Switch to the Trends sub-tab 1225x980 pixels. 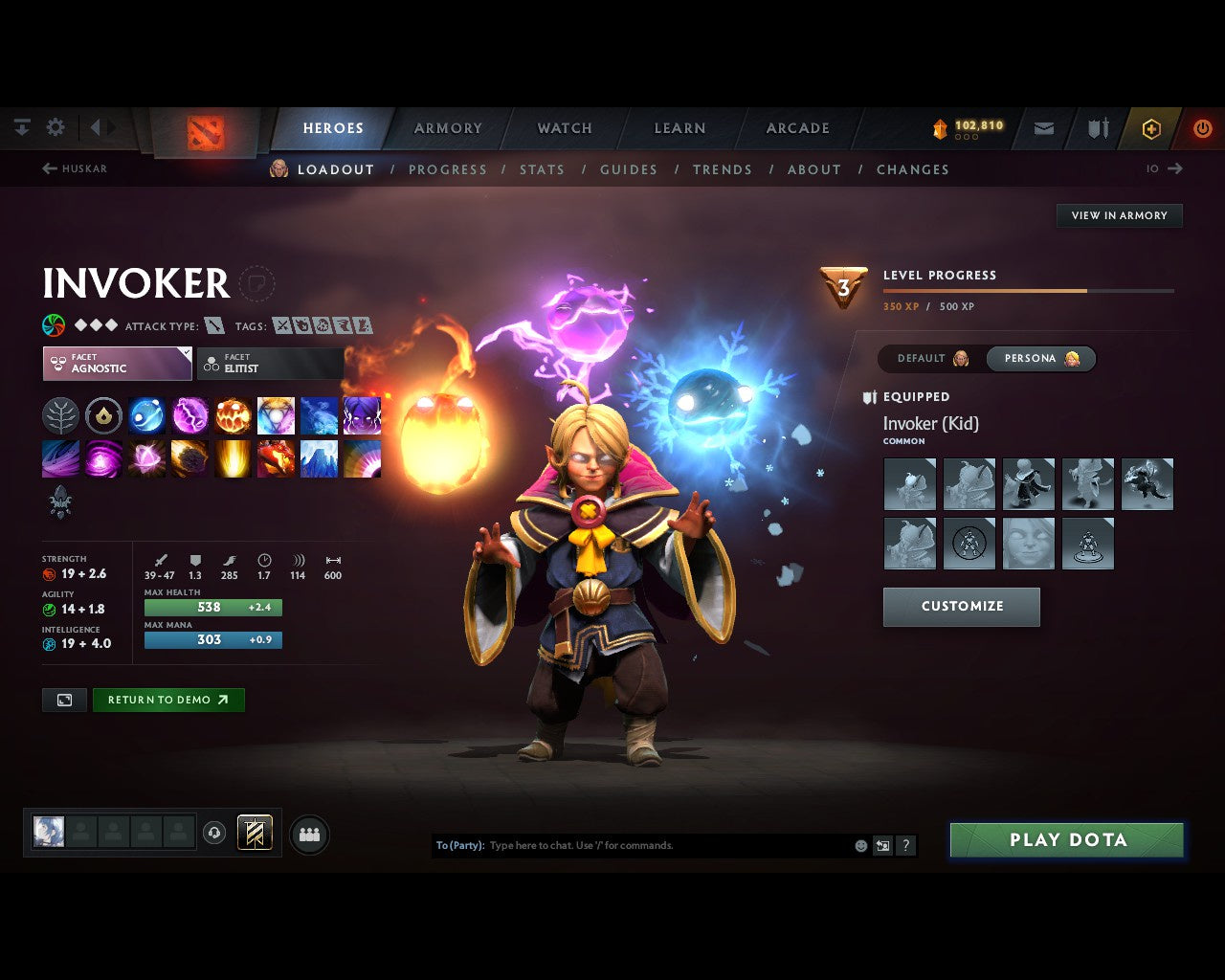(x=723, y=169)
